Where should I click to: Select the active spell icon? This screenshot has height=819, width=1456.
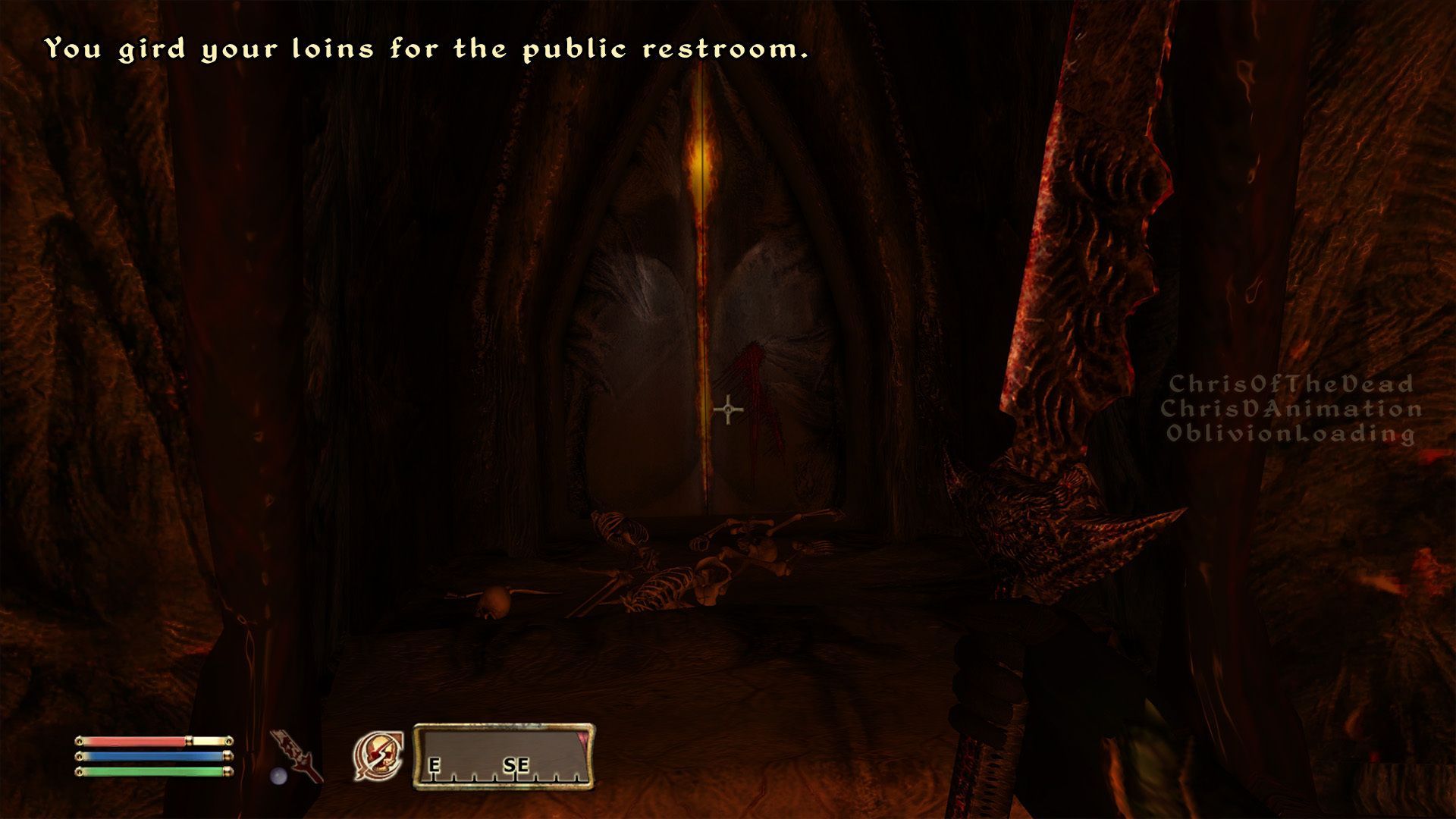tap(378, 756)
